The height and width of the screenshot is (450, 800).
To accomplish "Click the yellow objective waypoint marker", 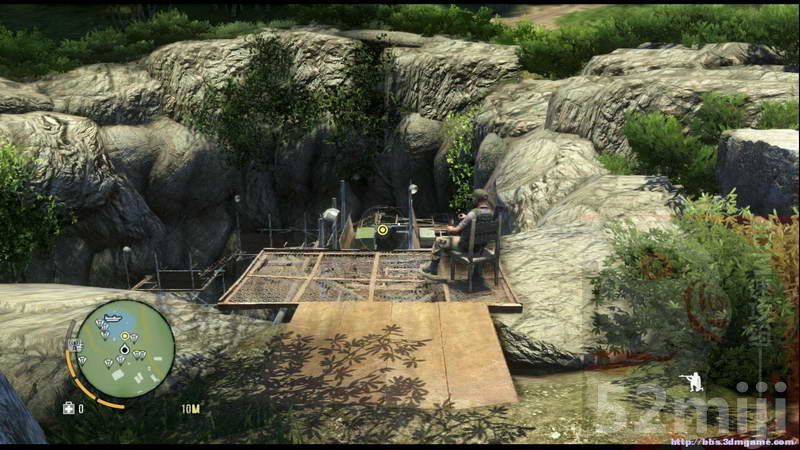I will coord(382,230).
